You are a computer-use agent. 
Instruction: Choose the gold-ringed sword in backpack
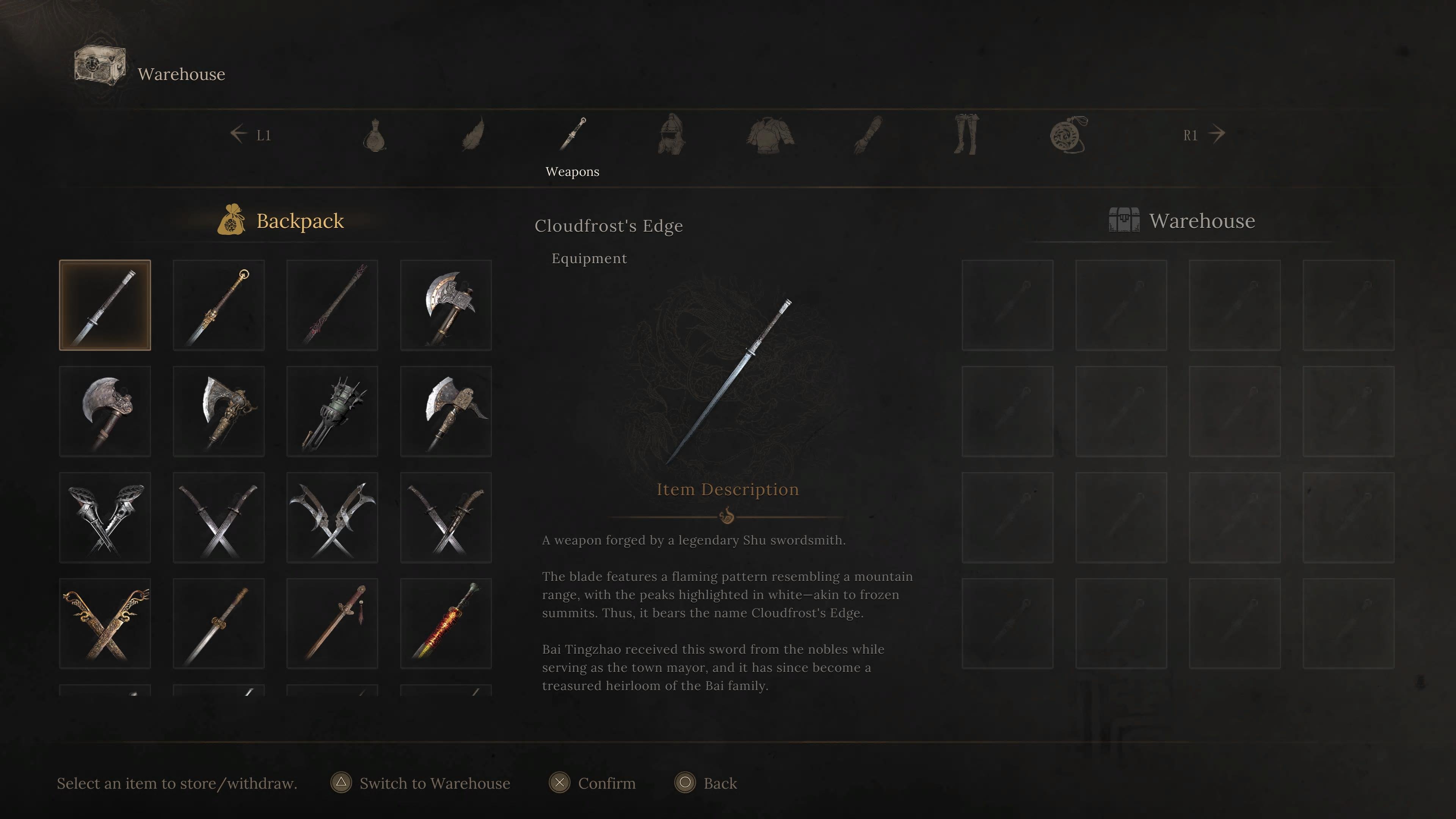(218, 305)
